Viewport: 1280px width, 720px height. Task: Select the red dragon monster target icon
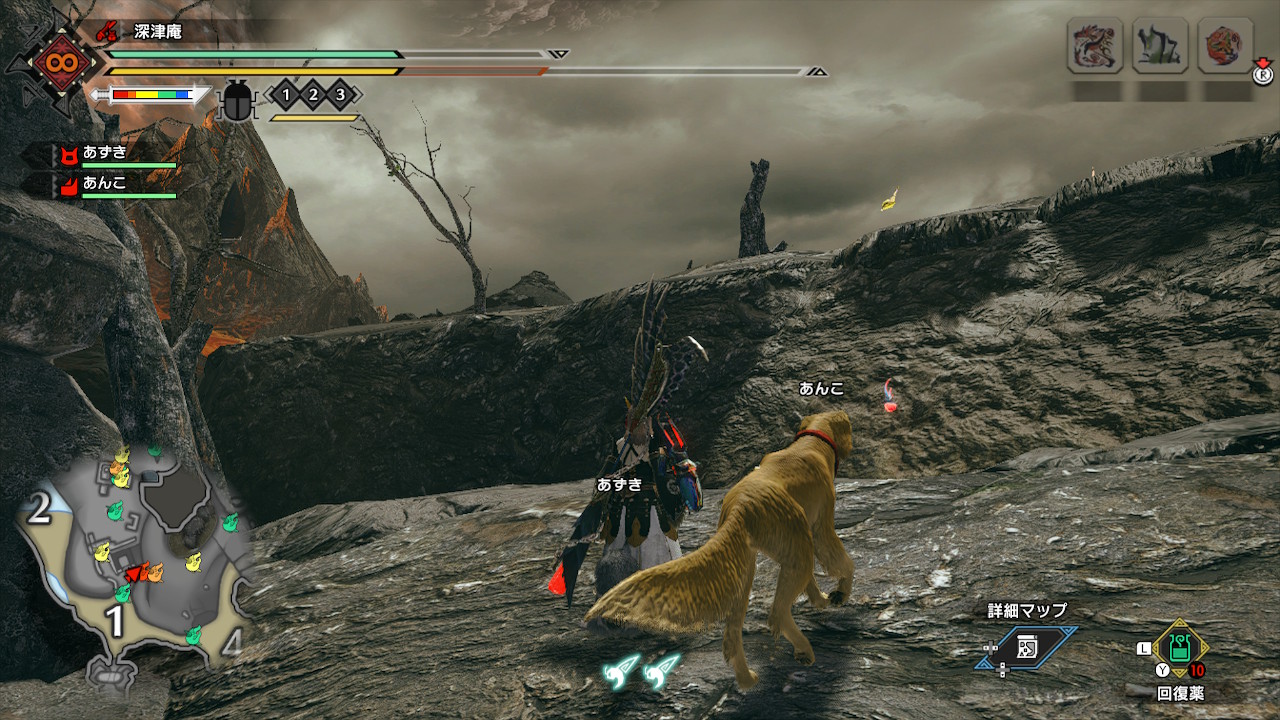pos(1094,46)
